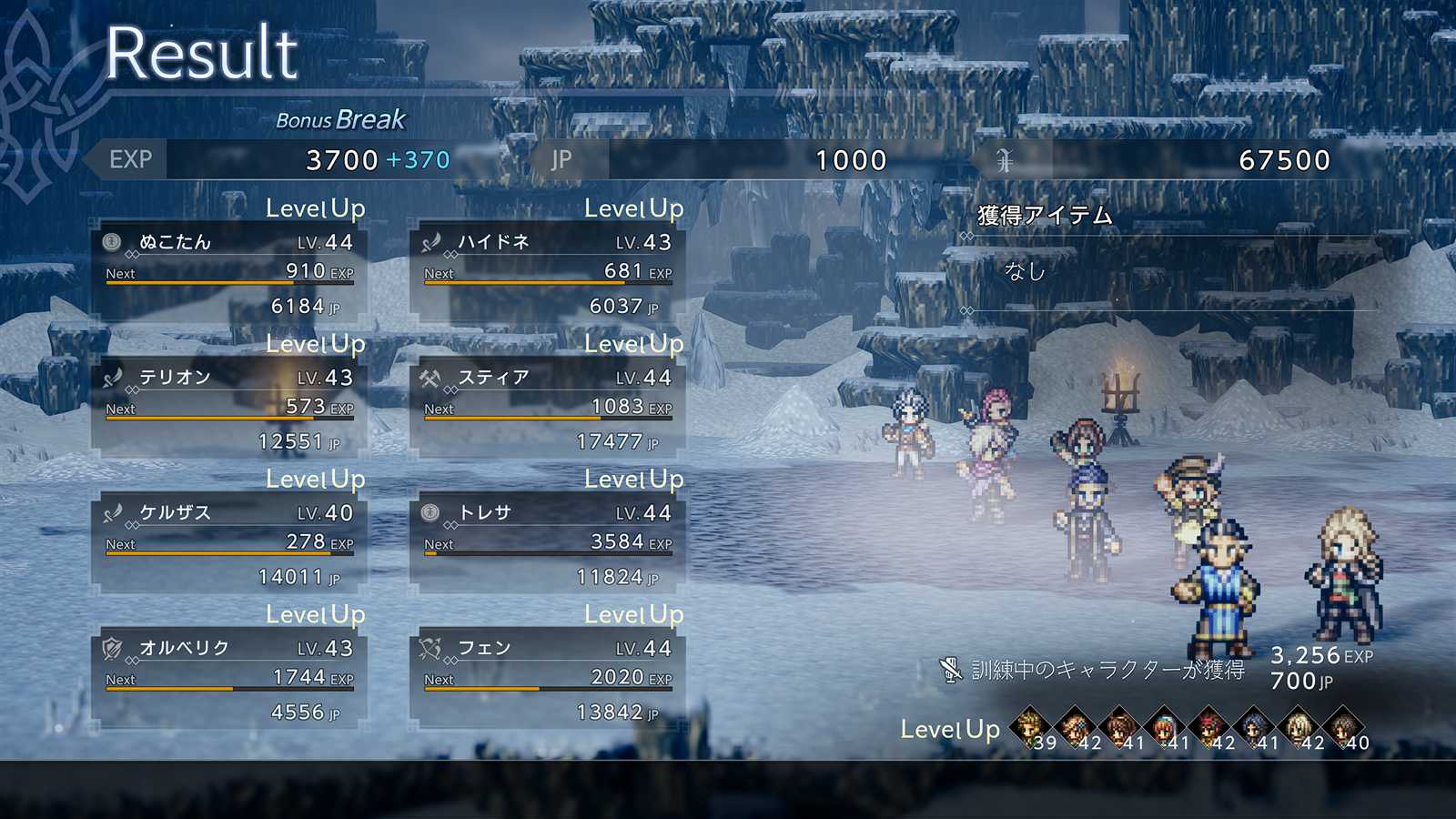Select ぬこたん's level 44 result panel
Image resolution: width=1456 pixels, height=819 pixels.
229,273
